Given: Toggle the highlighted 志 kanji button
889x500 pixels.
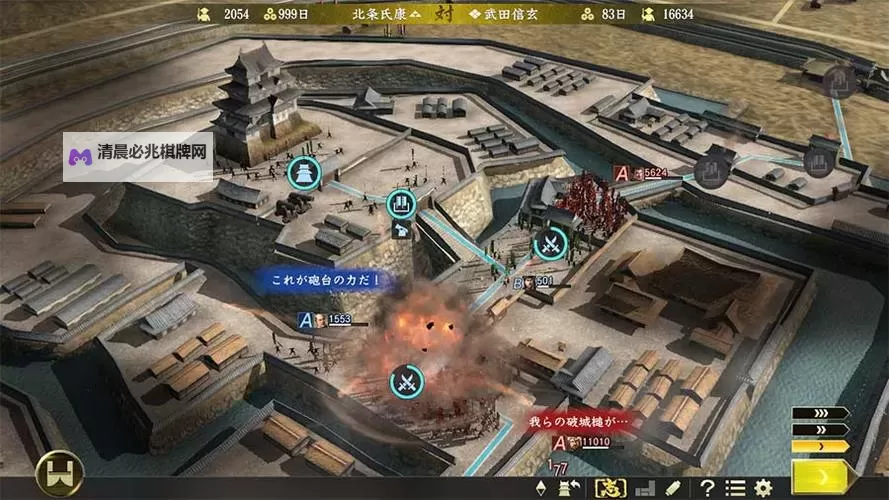Looking at the screenshot, I should click(x=609, y=488).
